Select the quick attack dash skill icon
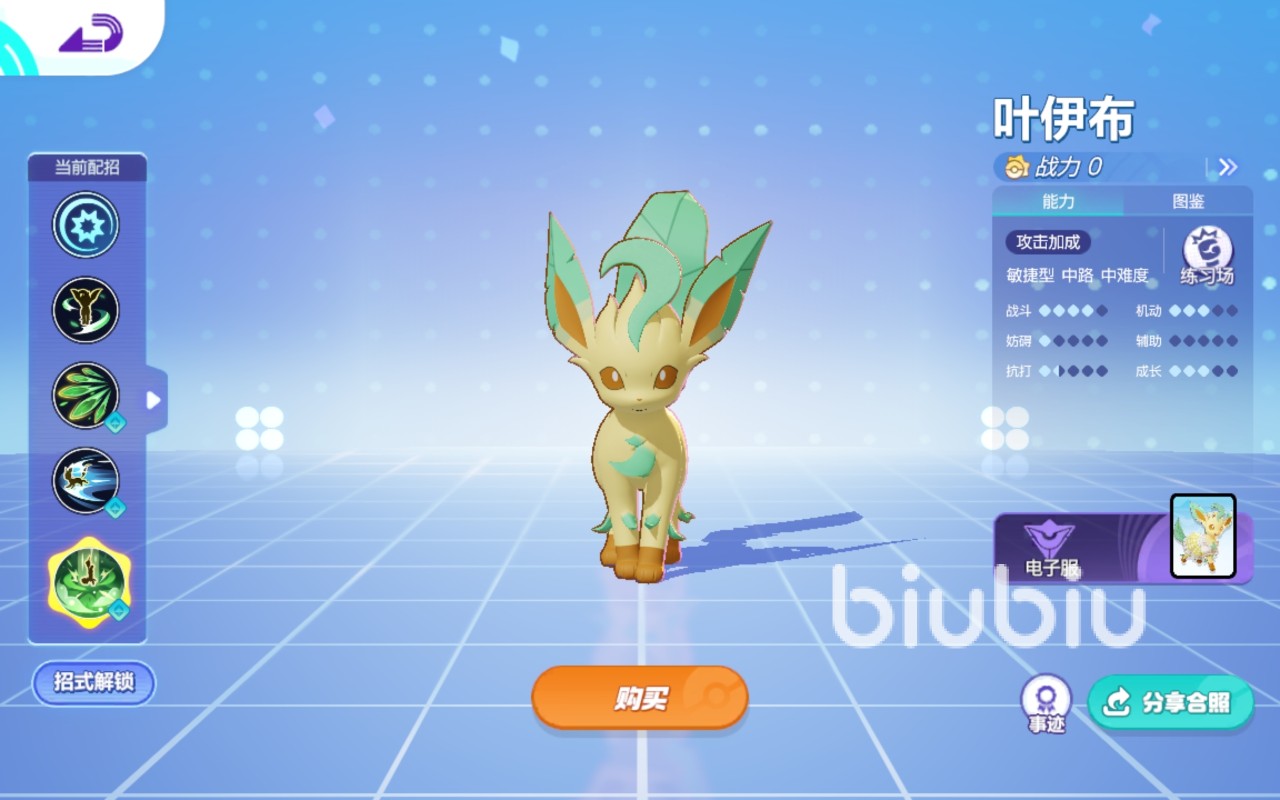This screenshot has width=1280, height=800. pyautogui.click(x=85, y=481)
